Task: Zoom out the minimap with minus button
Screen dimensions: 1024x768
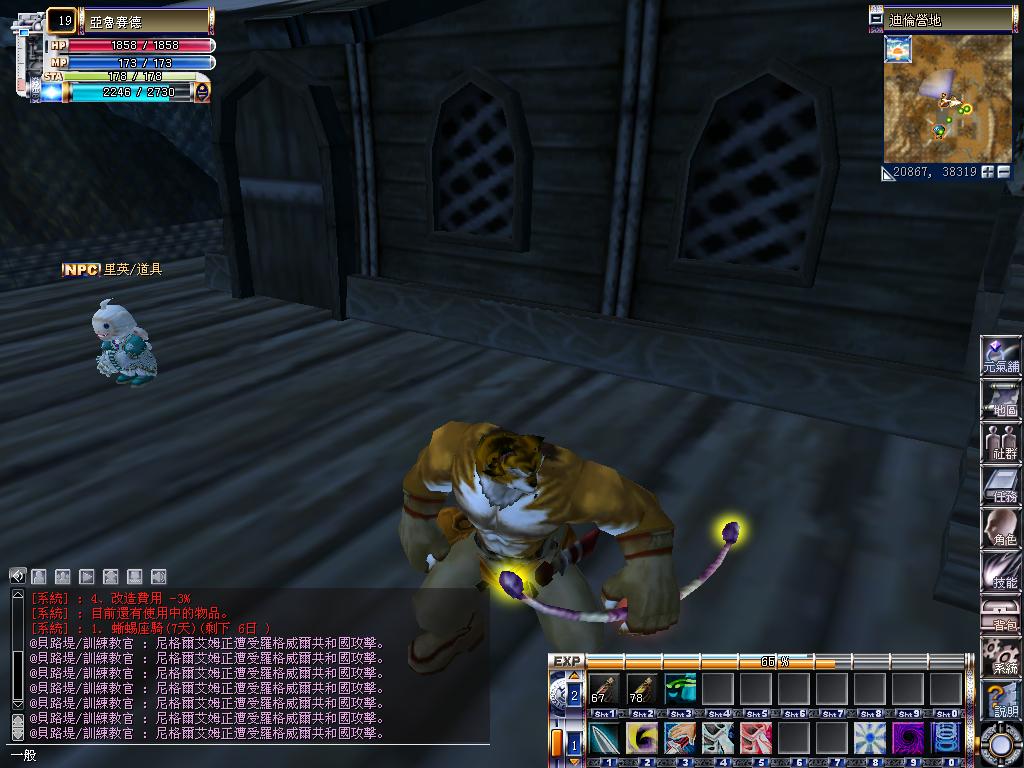Action: point(1004,172)
